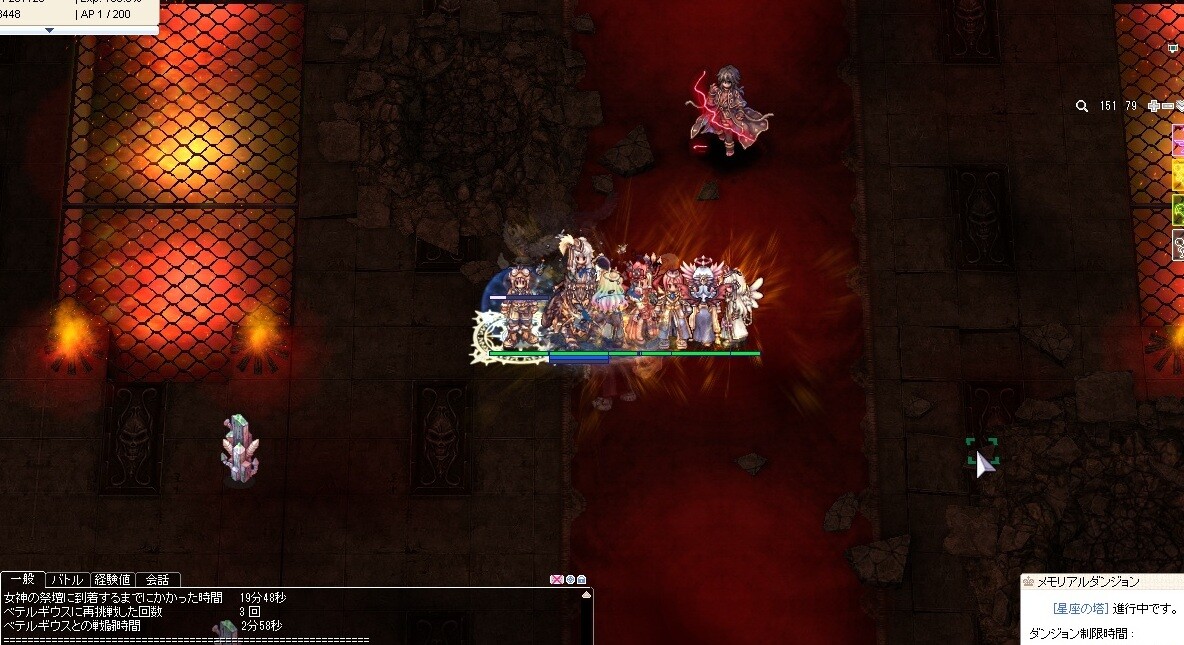Open the minimap layers icon
This screenshot has width=1184, height=645.
1179,106
